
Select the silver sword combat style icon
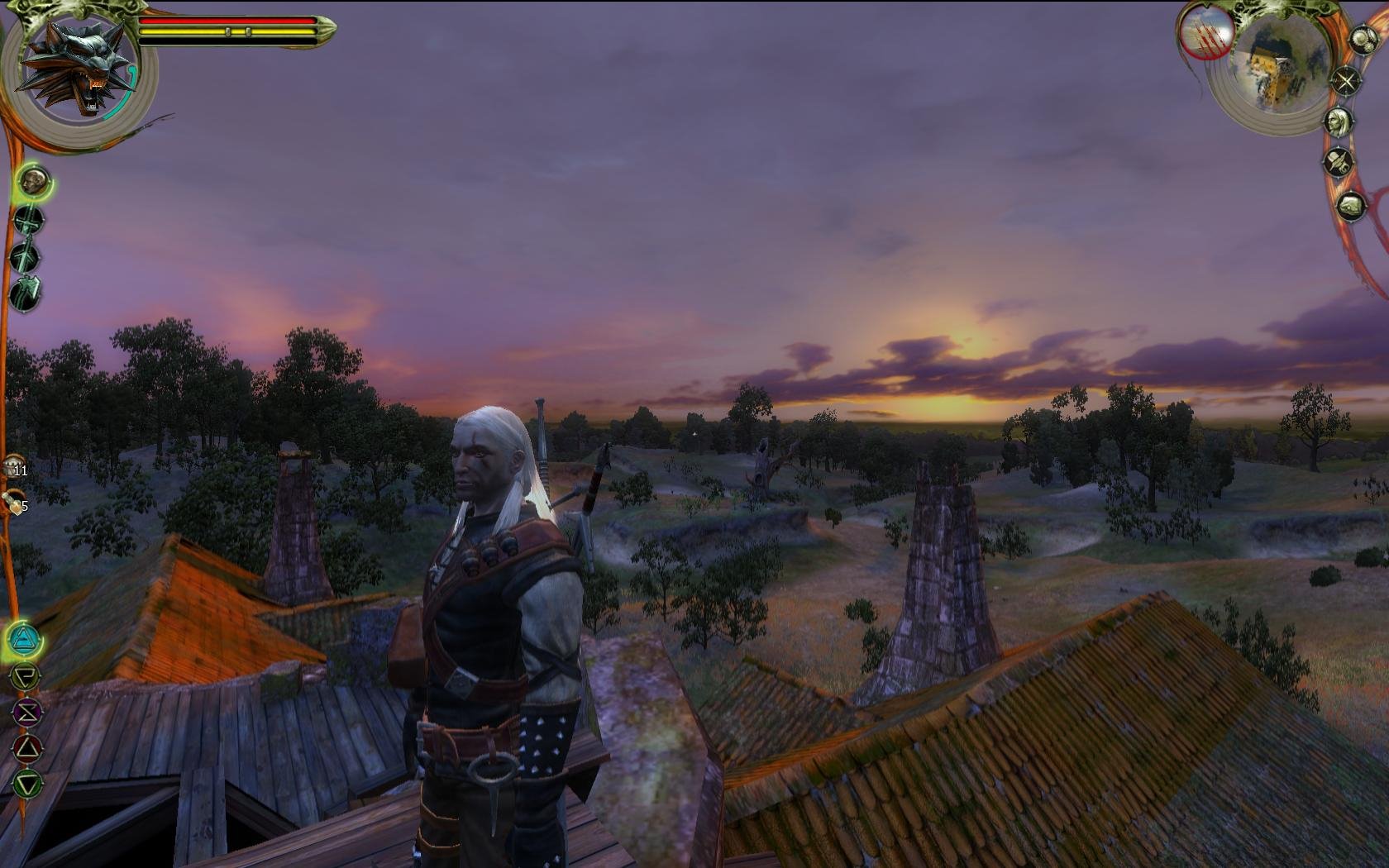25,256
